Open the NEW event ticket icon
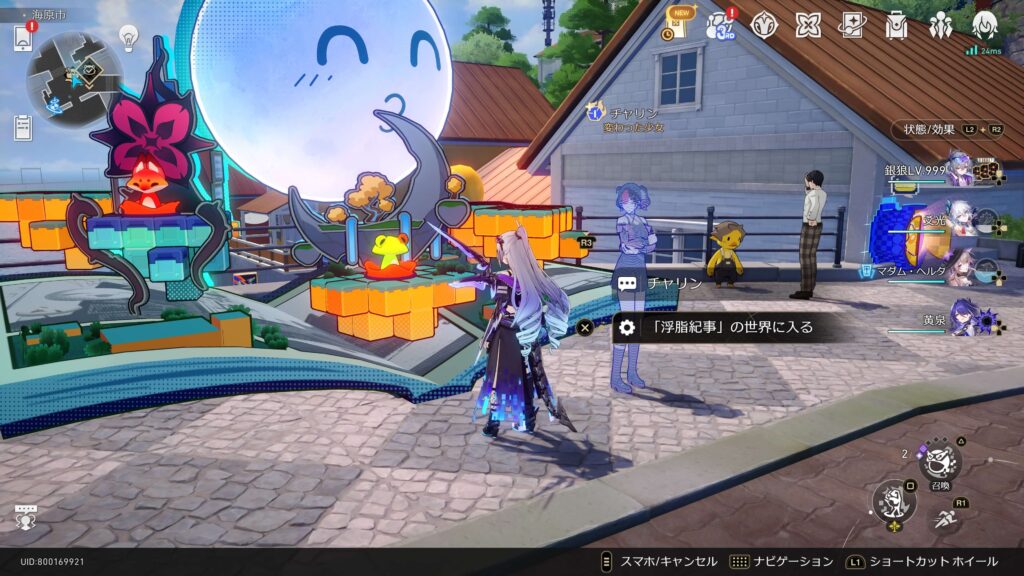This screenshot has width=1024, height=576. [675, 24]
